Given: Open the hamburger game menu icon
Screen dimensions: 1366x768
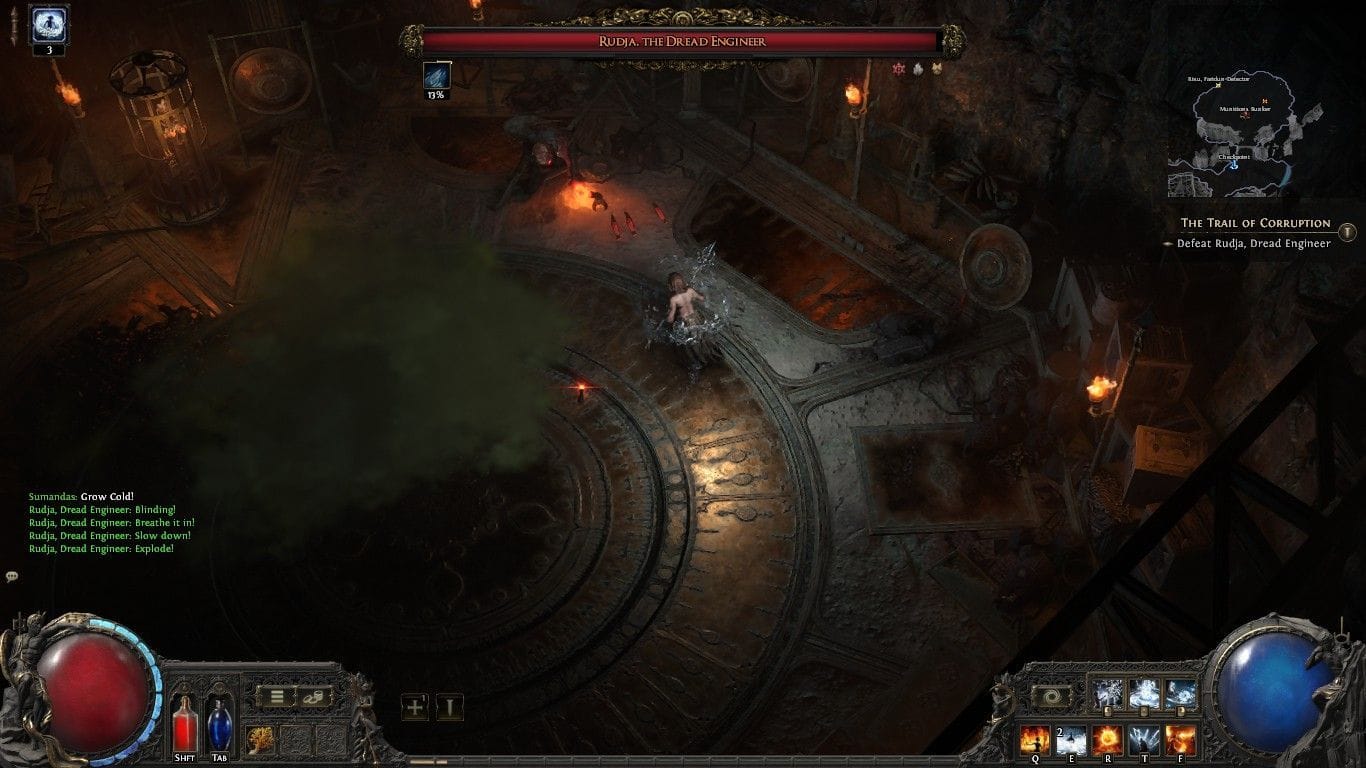Looking at the screenshot, I should pyautogui.click(x=276, y=695).
